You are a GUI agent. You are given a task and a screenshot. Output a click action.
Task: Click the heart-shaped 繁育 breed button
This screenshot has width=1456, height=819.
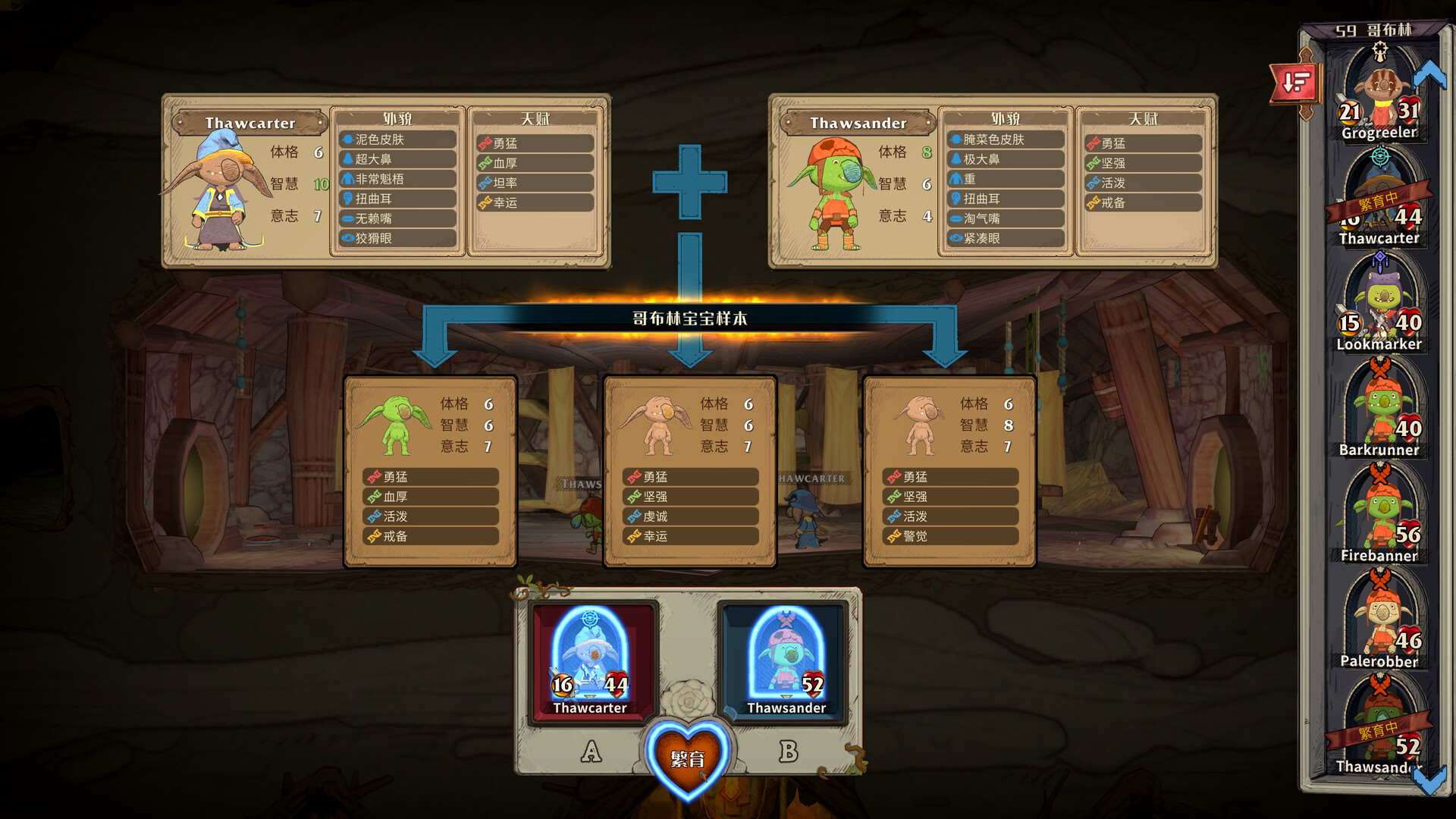click(x=688, y=758)
